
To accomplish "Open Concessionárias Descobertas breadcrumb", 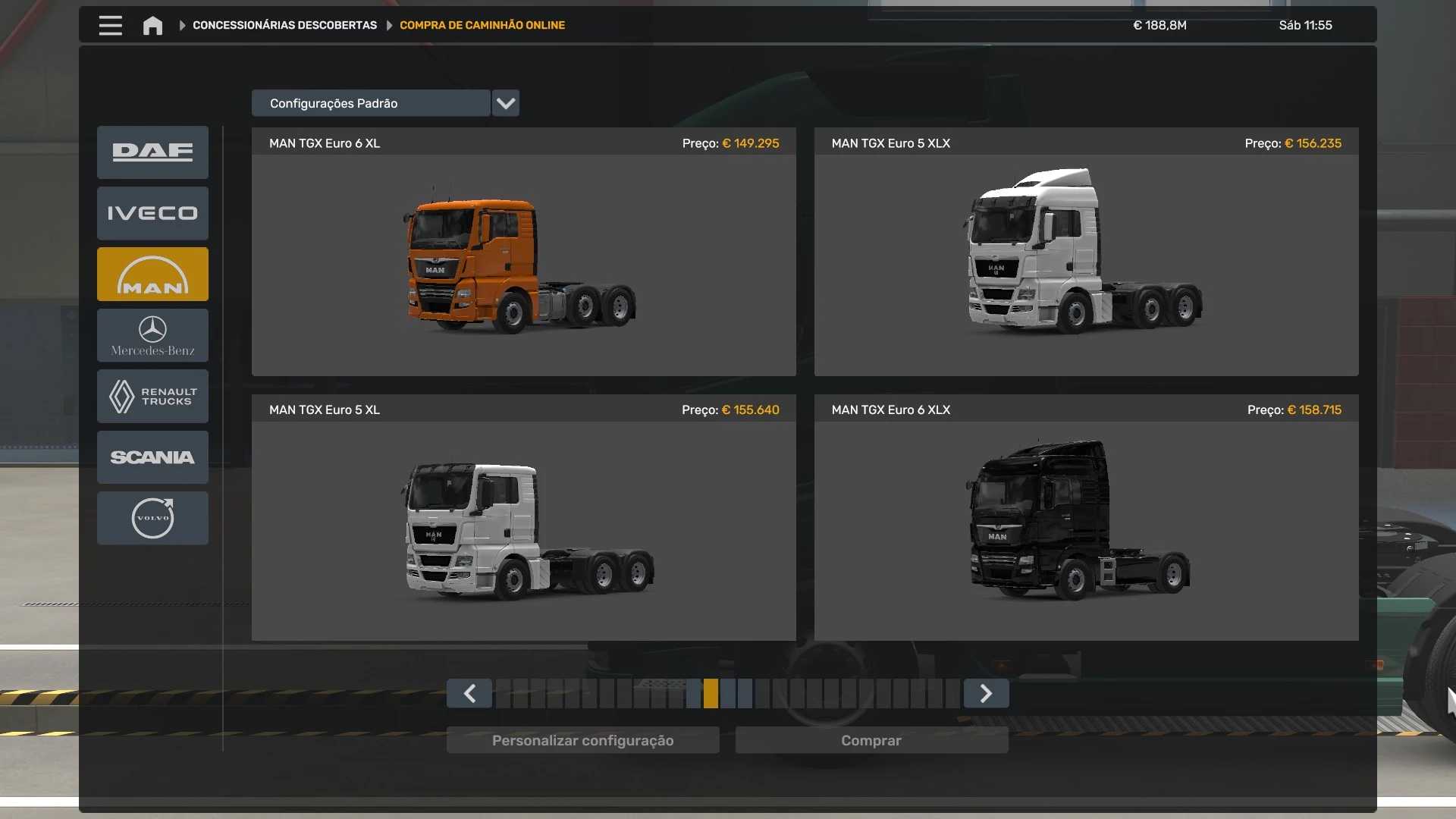I will pyautogui.click(x=284, y=25).
